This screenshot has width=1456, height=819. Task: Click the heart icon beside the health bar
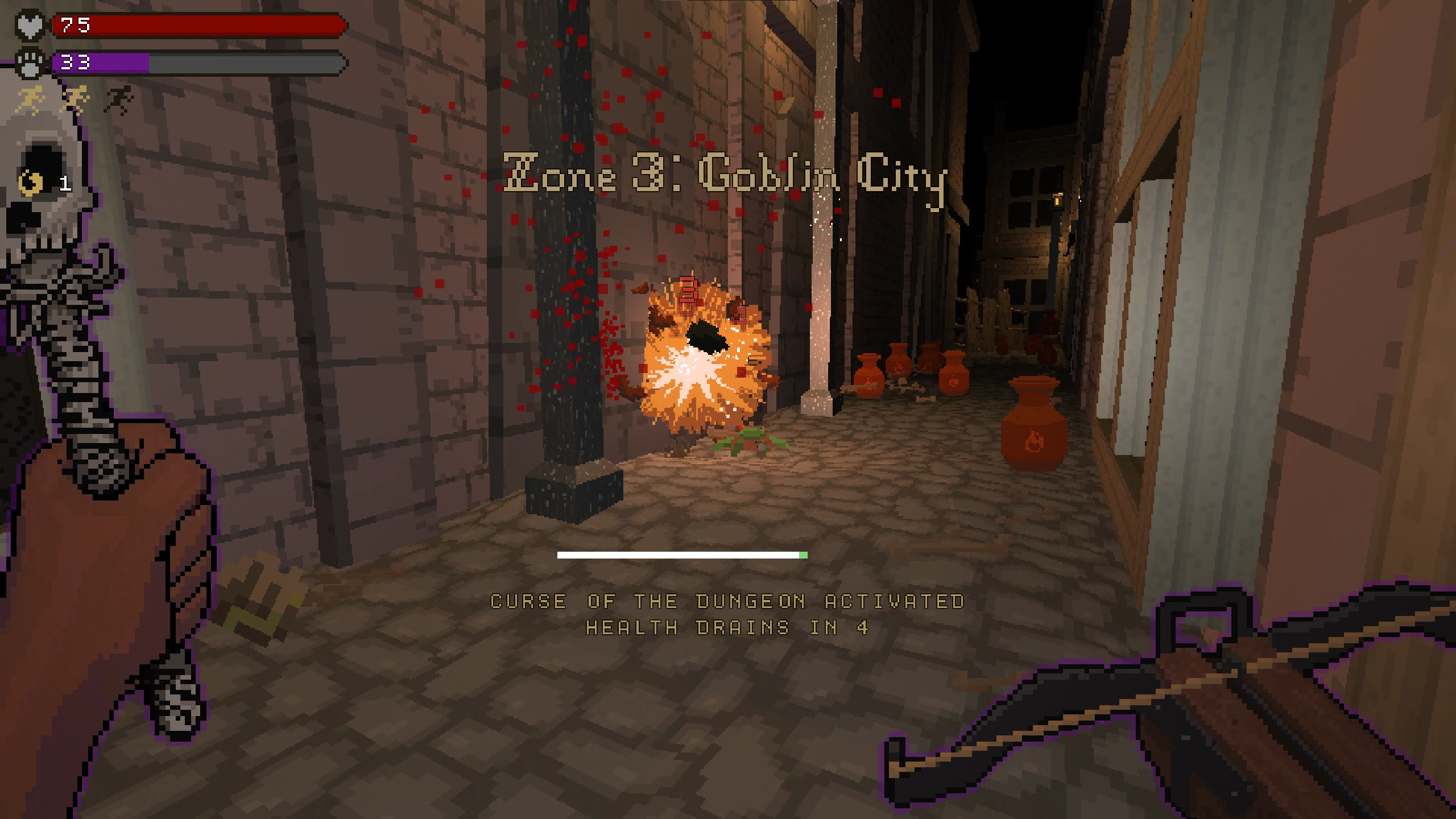(x=31, y=25)
